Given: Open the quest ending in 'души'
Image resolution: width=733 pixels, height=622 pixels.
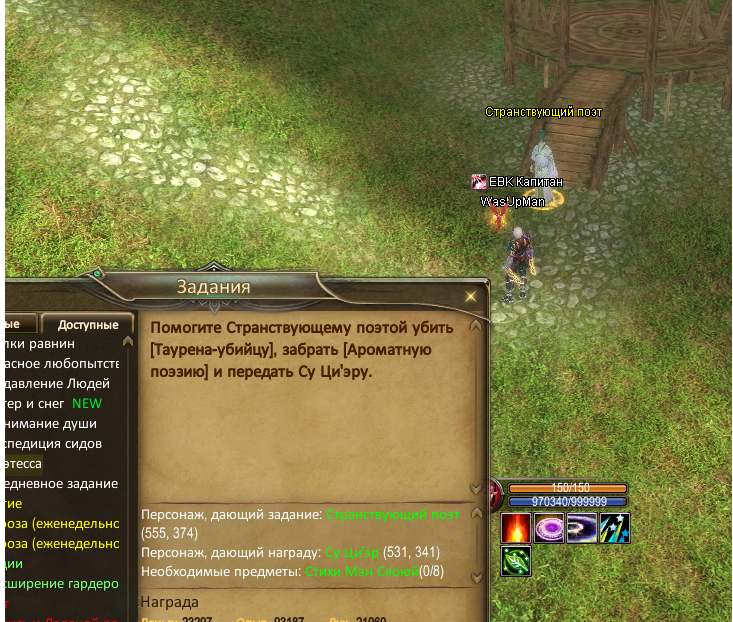Looking at the screenshot, I should pos(52,424).
